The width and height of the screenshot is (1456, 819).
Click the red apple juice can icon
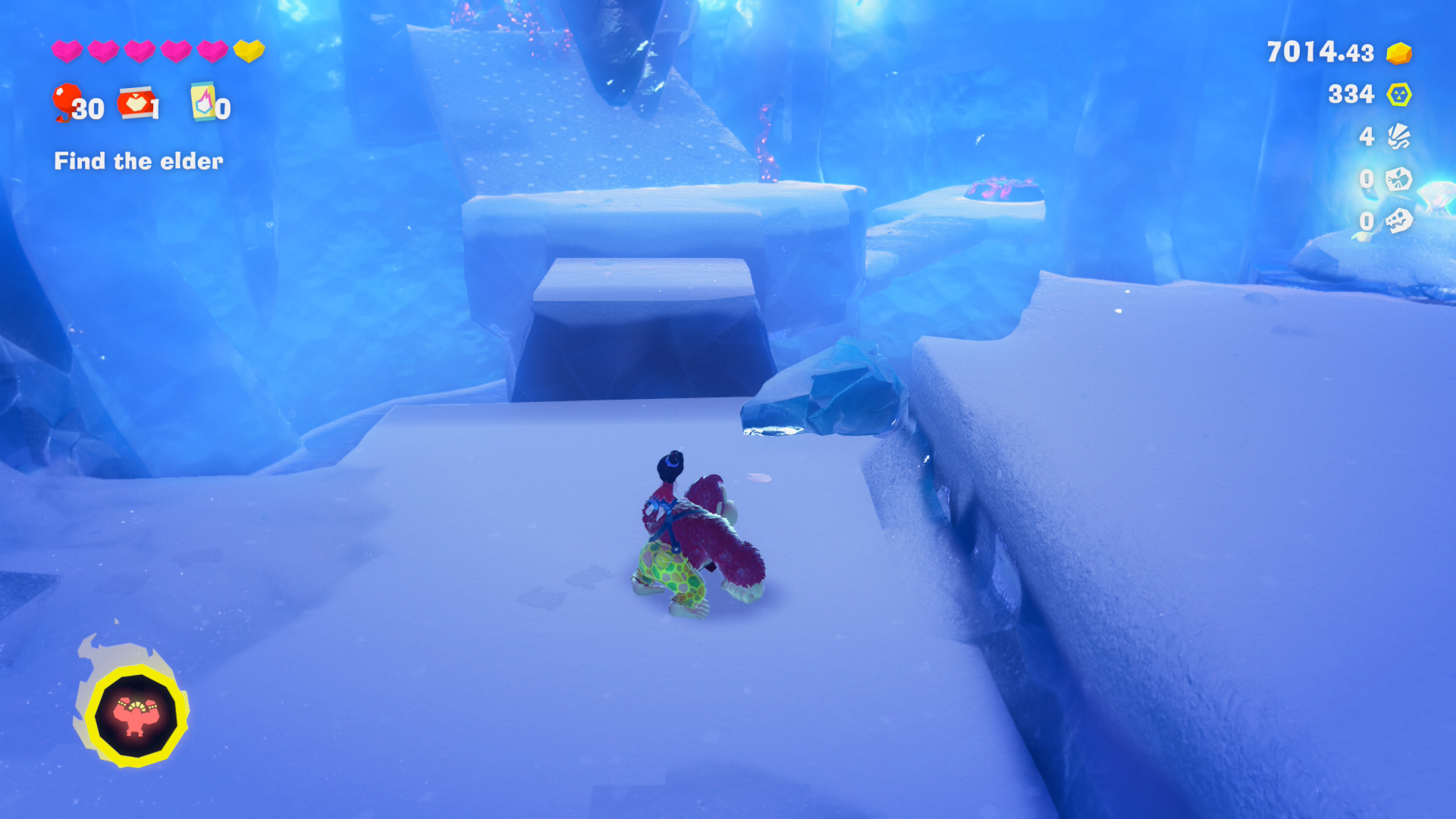click(136, 102)
